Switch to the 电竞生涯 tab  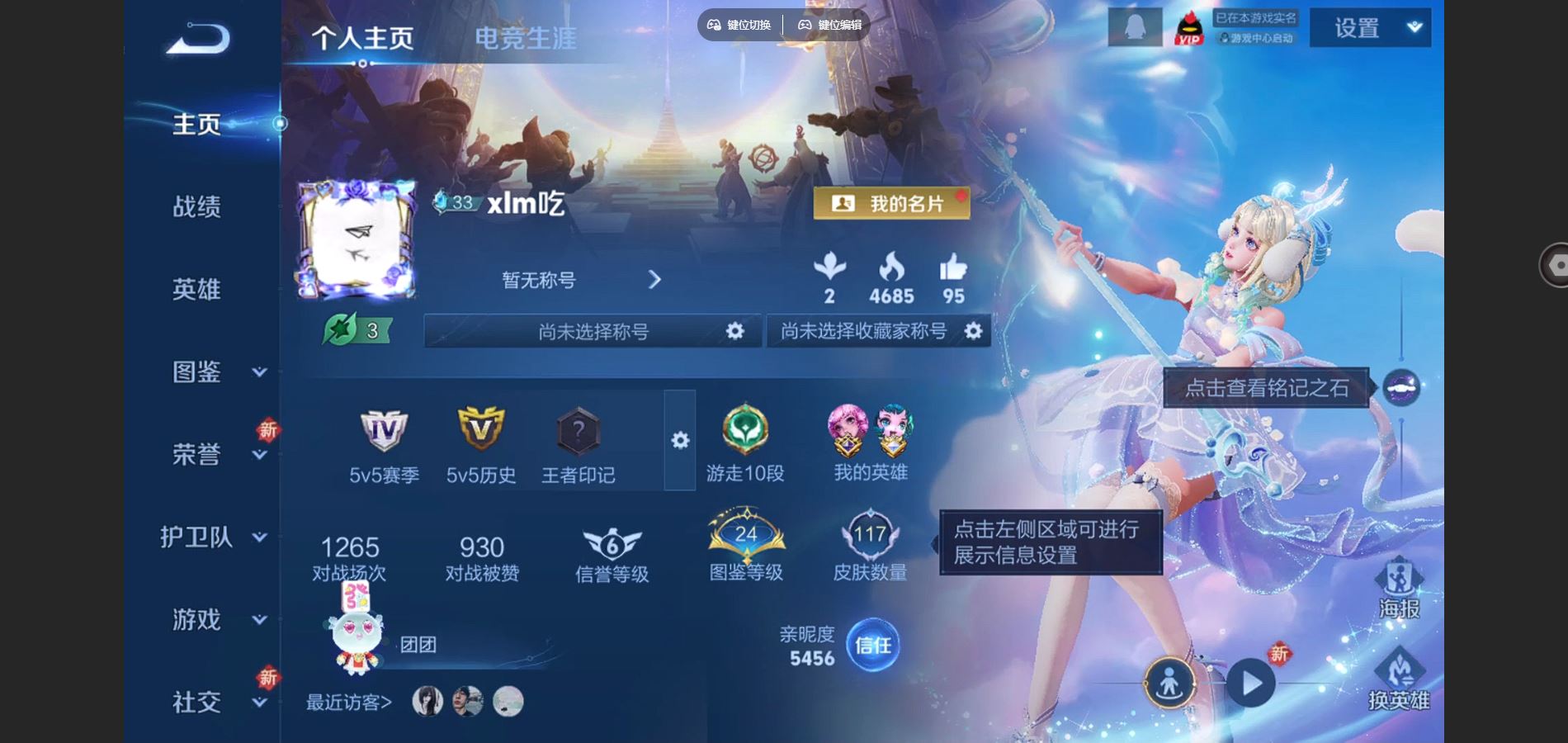pos(526,37)
